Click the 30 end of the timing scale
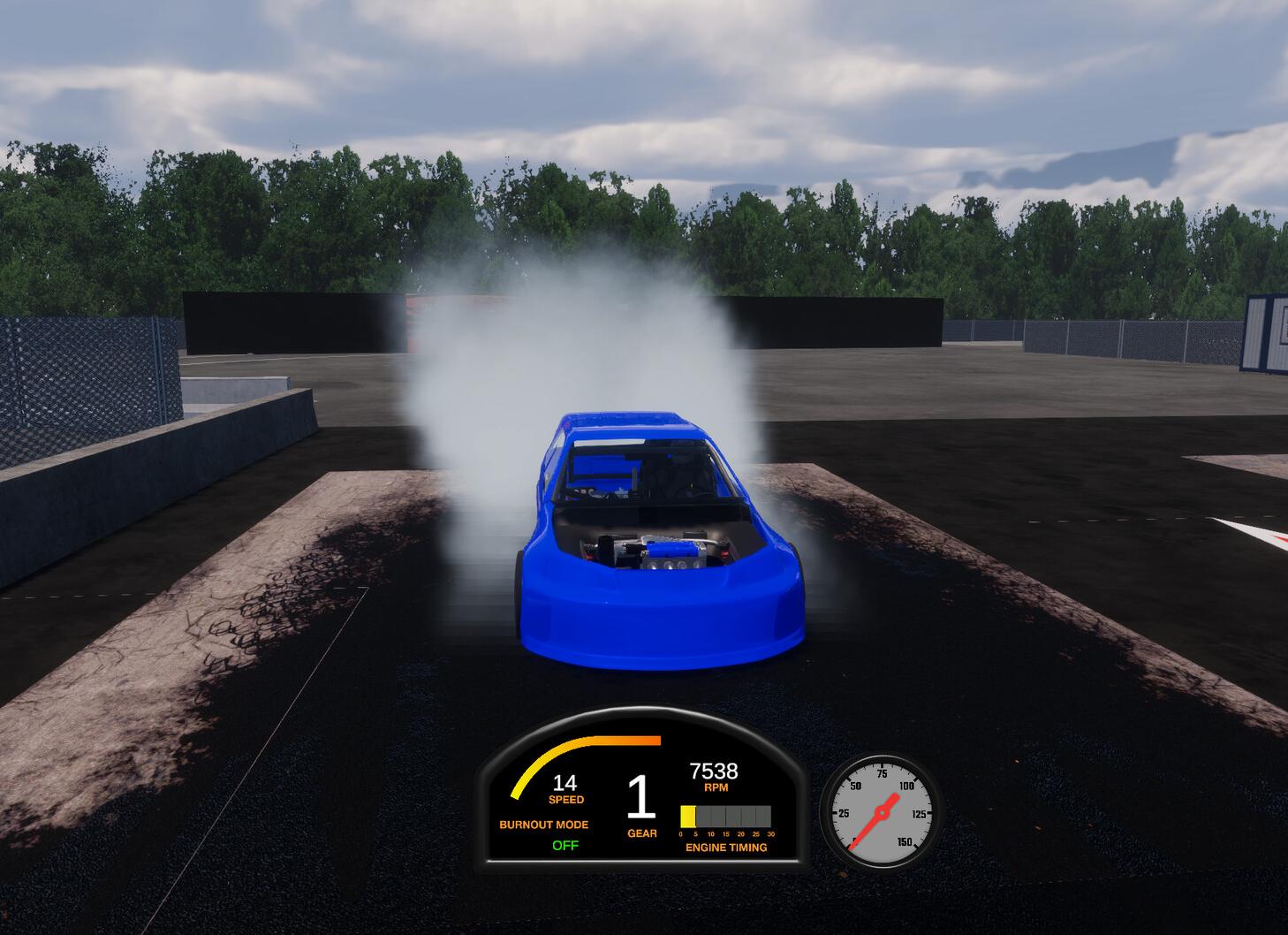Image resolution: width=1288 pixels, height=935 pixels. (x=769, y=832)
